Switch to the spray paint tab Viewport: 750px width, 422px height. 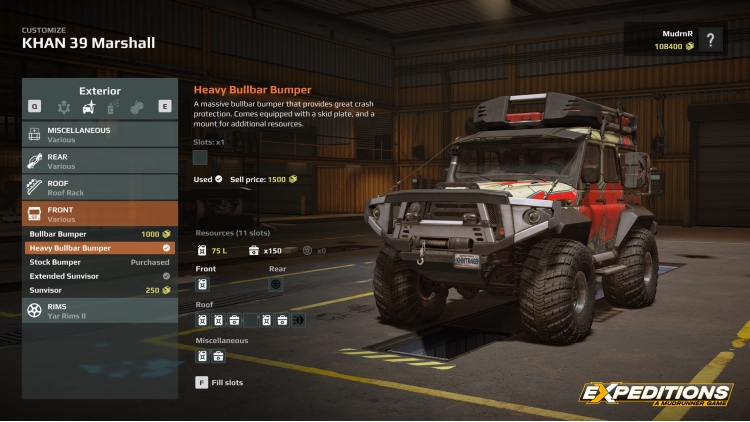point(112,106)
